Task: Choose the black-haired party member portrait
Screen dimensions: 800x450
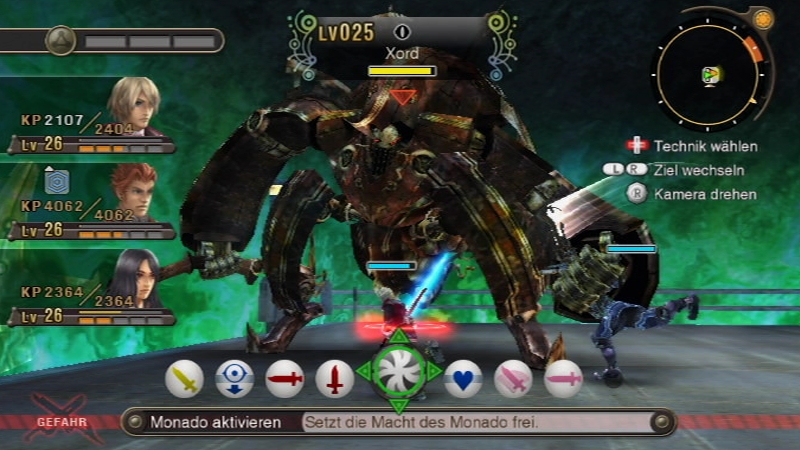Action: click(135, 278)
